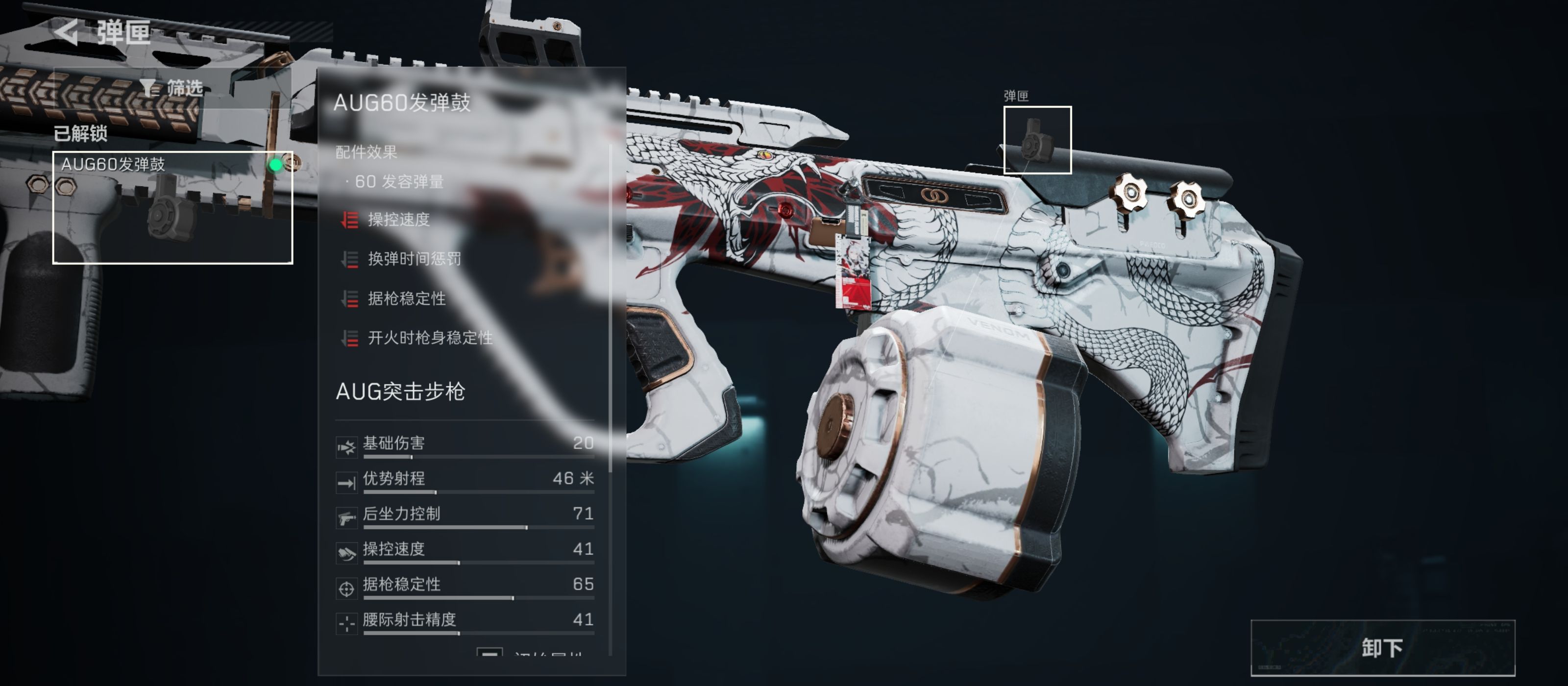This screenshot has height=686, width=1568.
Task: Select the AUG60发弹鼓 attachment card
Action: click(172, 207)
